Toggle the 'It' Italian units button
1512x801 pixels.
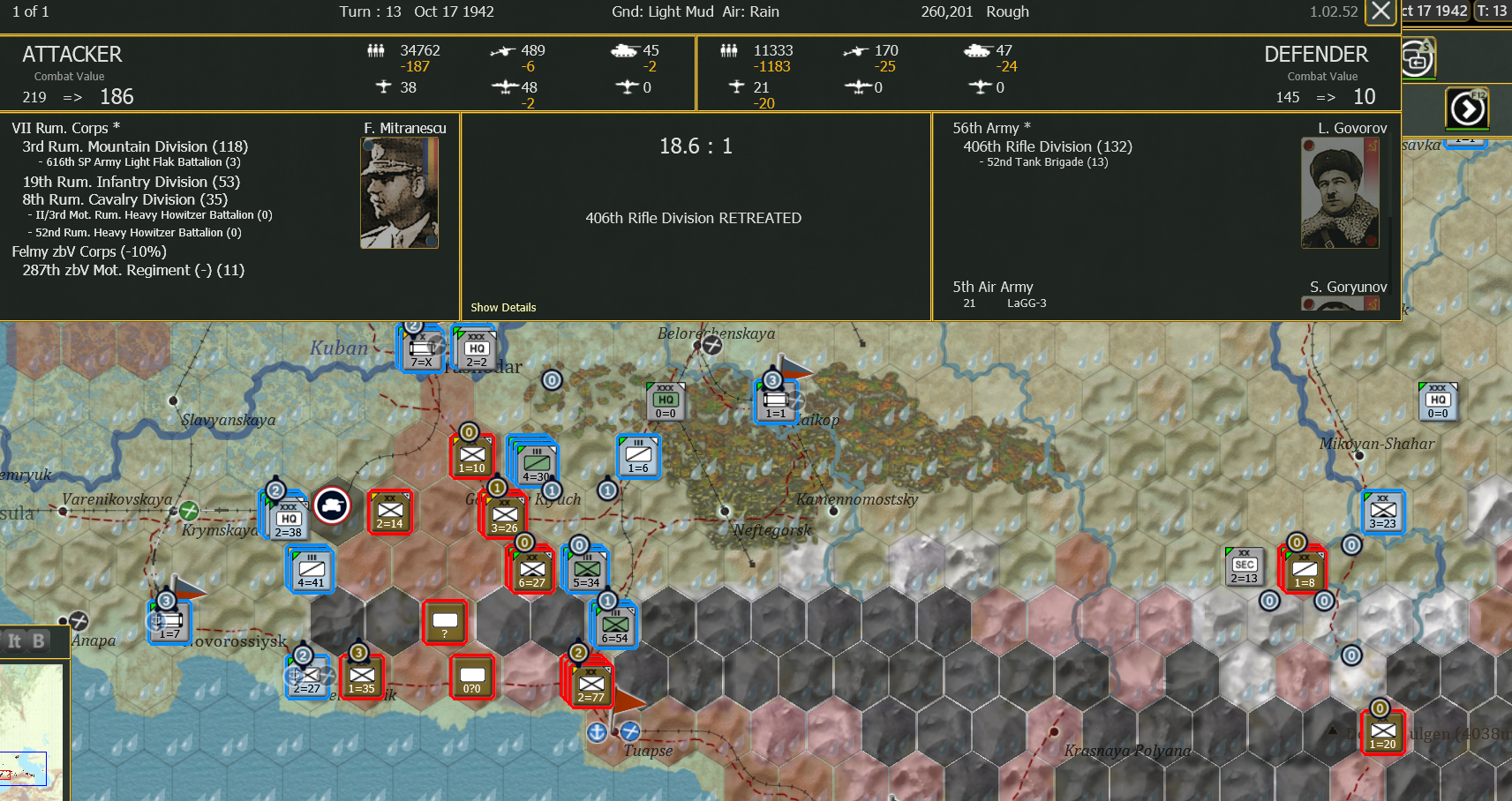12,641
